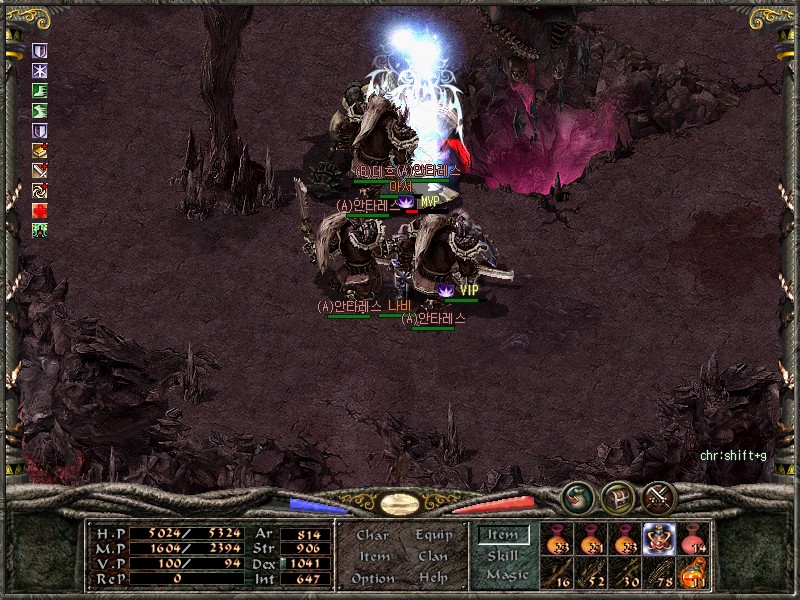This screenshot has height=600, width=800.
Task: Open the Help menu
Action: (434, 578)
